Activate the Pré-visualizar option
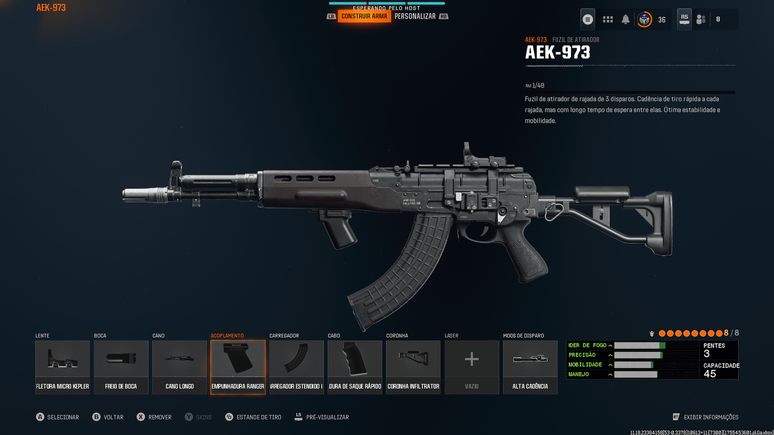This screenshot has width=774, height=435. pos(321,417)
